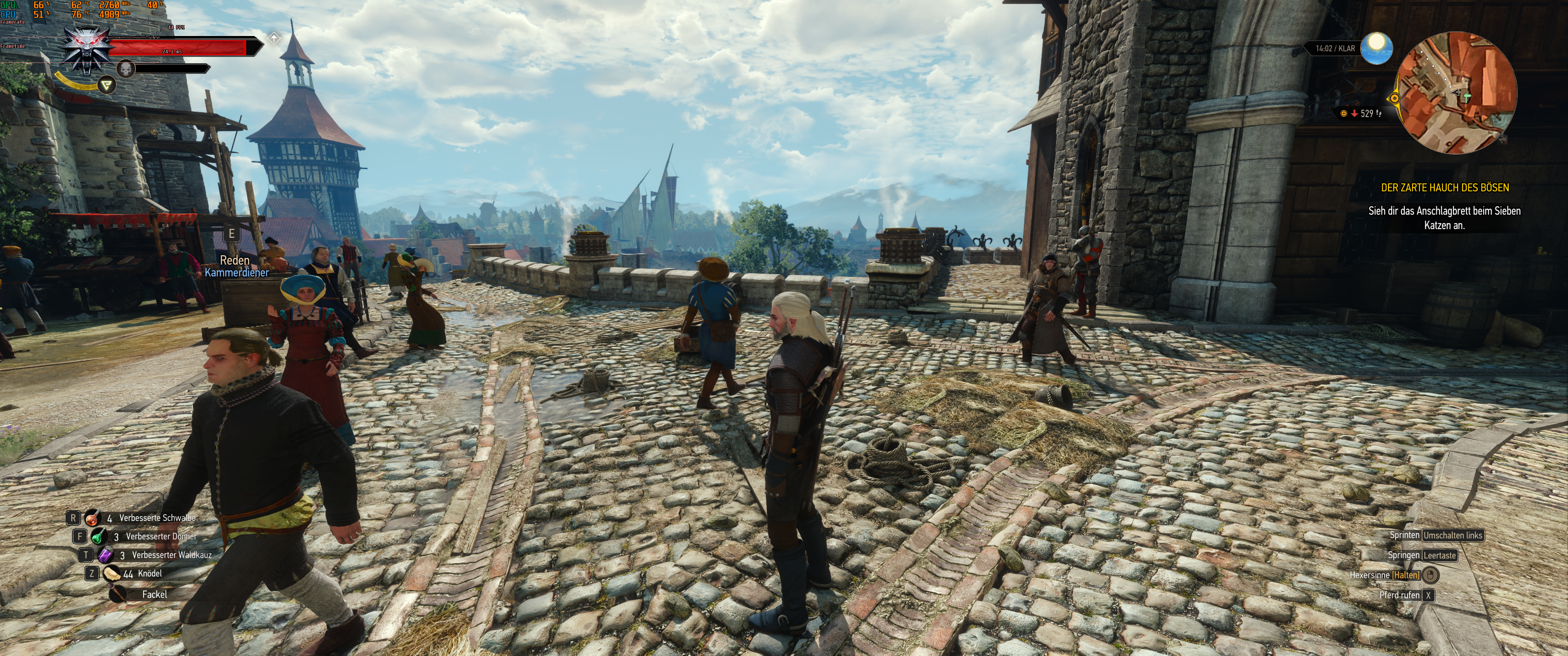Click the sun weather icon
Image resolution: width=1568 pixels, height=656 pixels.
tap(1376, 48)
